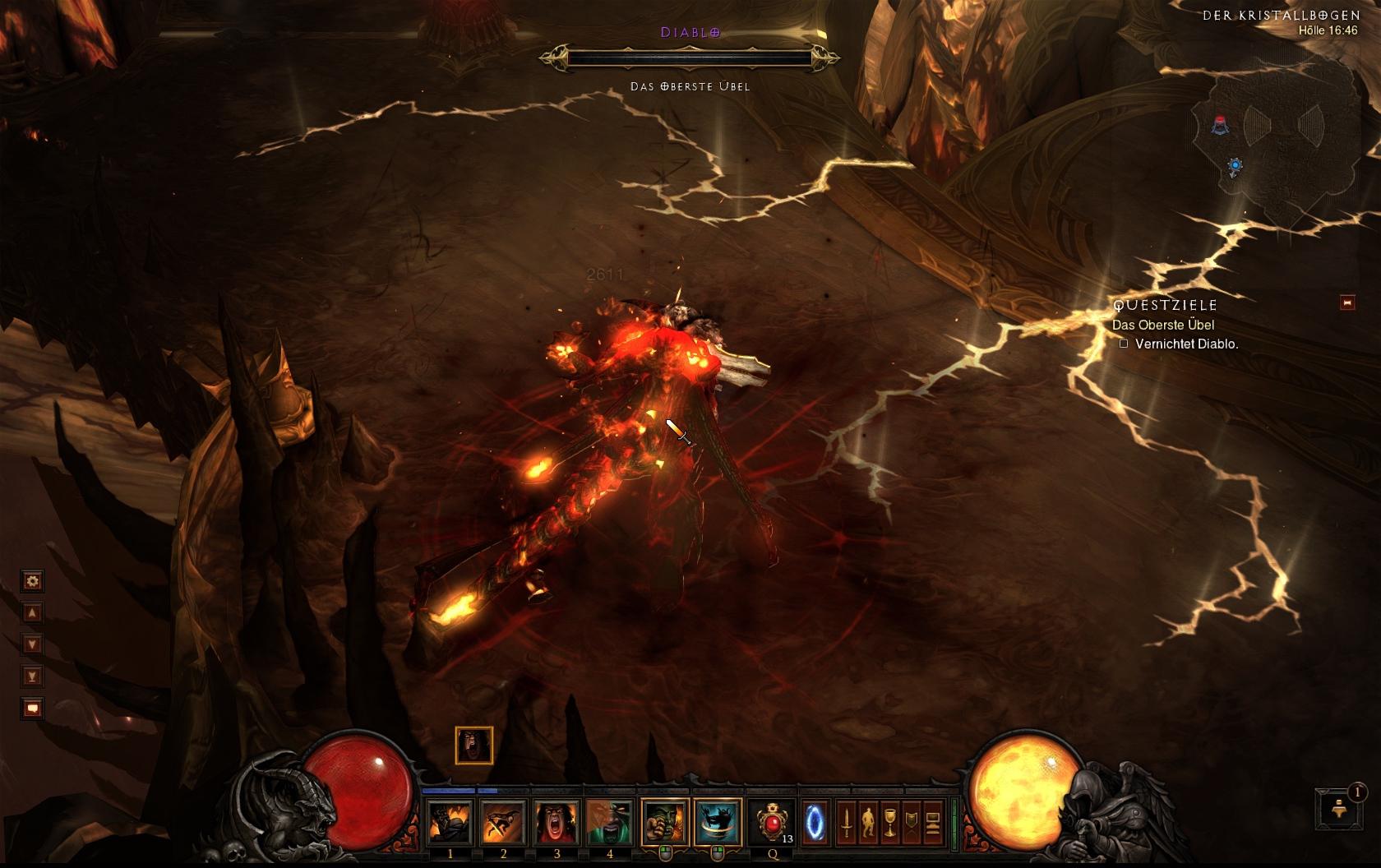Open the achievements goblet button
The width and height of the screenshot is (1381, 868).
click(x=889, y=821)
